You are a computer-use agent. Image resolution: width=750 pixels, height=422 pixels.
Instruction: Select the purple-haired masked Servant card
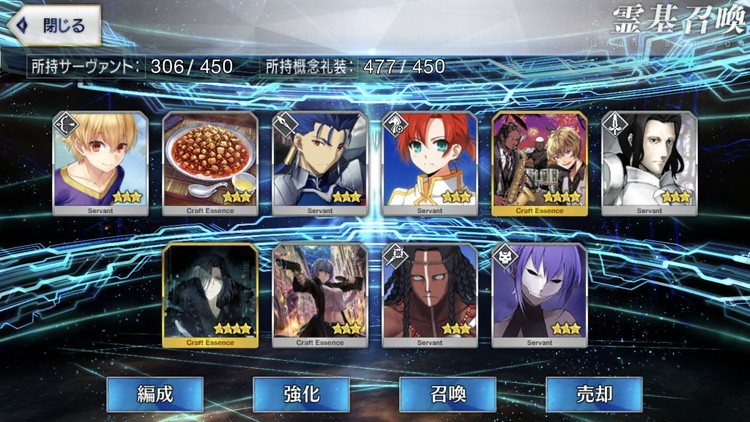coord(540,295)
